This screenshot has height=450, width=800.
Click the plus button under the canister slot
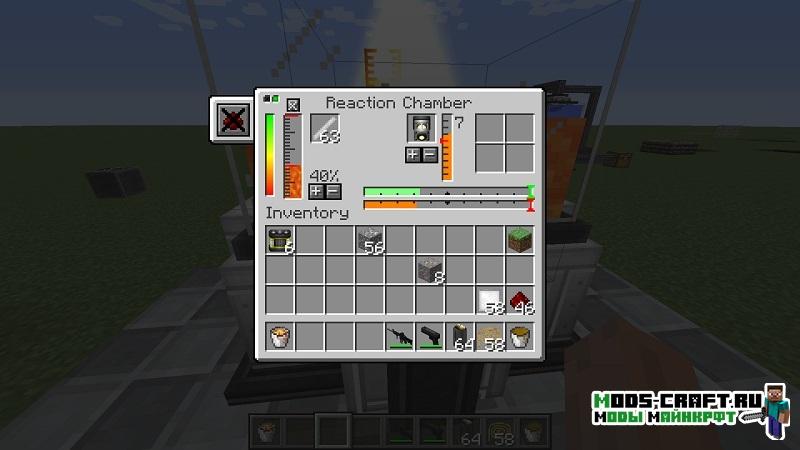click(412, 154)
